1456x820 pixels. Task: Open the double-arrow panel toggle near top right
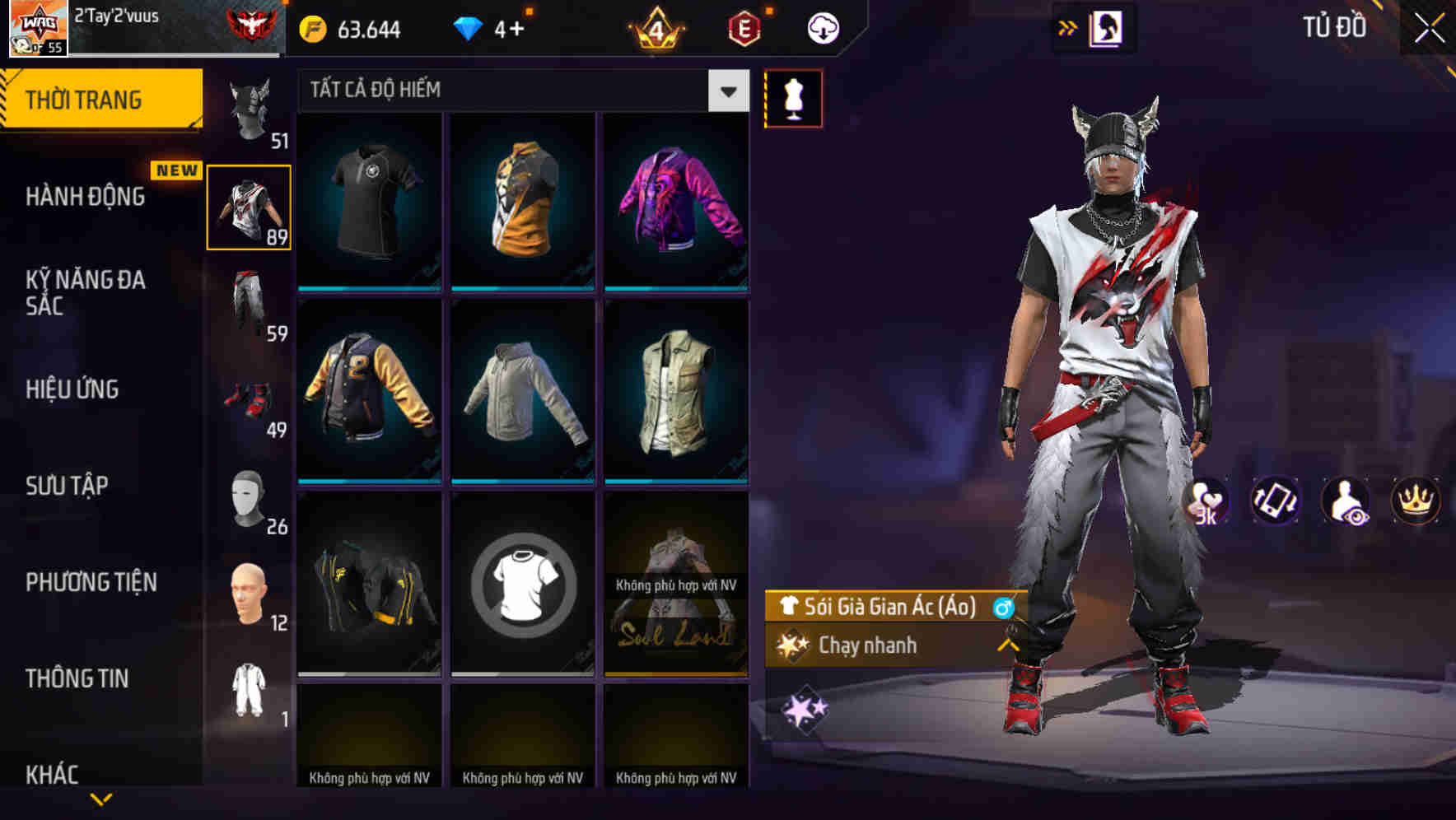pos(1066,26)
